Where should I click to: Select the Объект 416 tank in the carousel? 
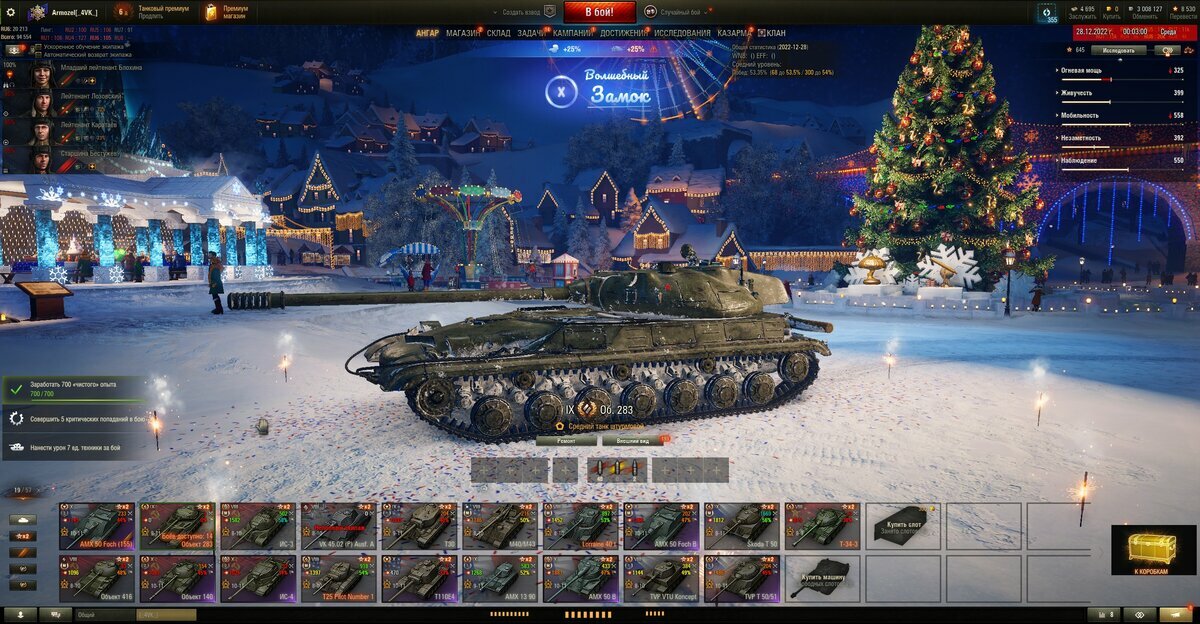tap(96, 580)
